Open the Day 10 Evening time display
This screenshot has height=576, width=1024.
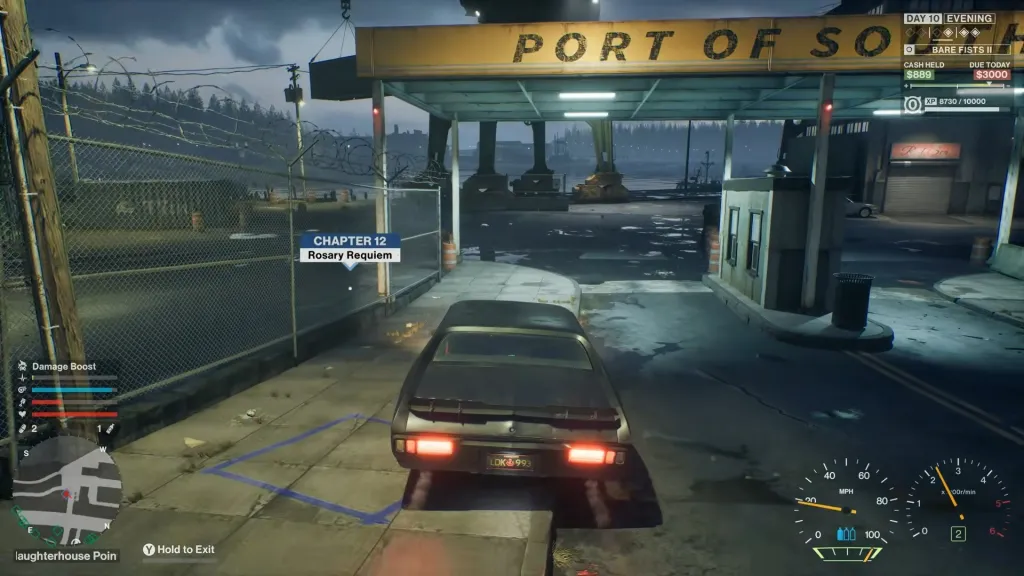click(x=949, y=18)
